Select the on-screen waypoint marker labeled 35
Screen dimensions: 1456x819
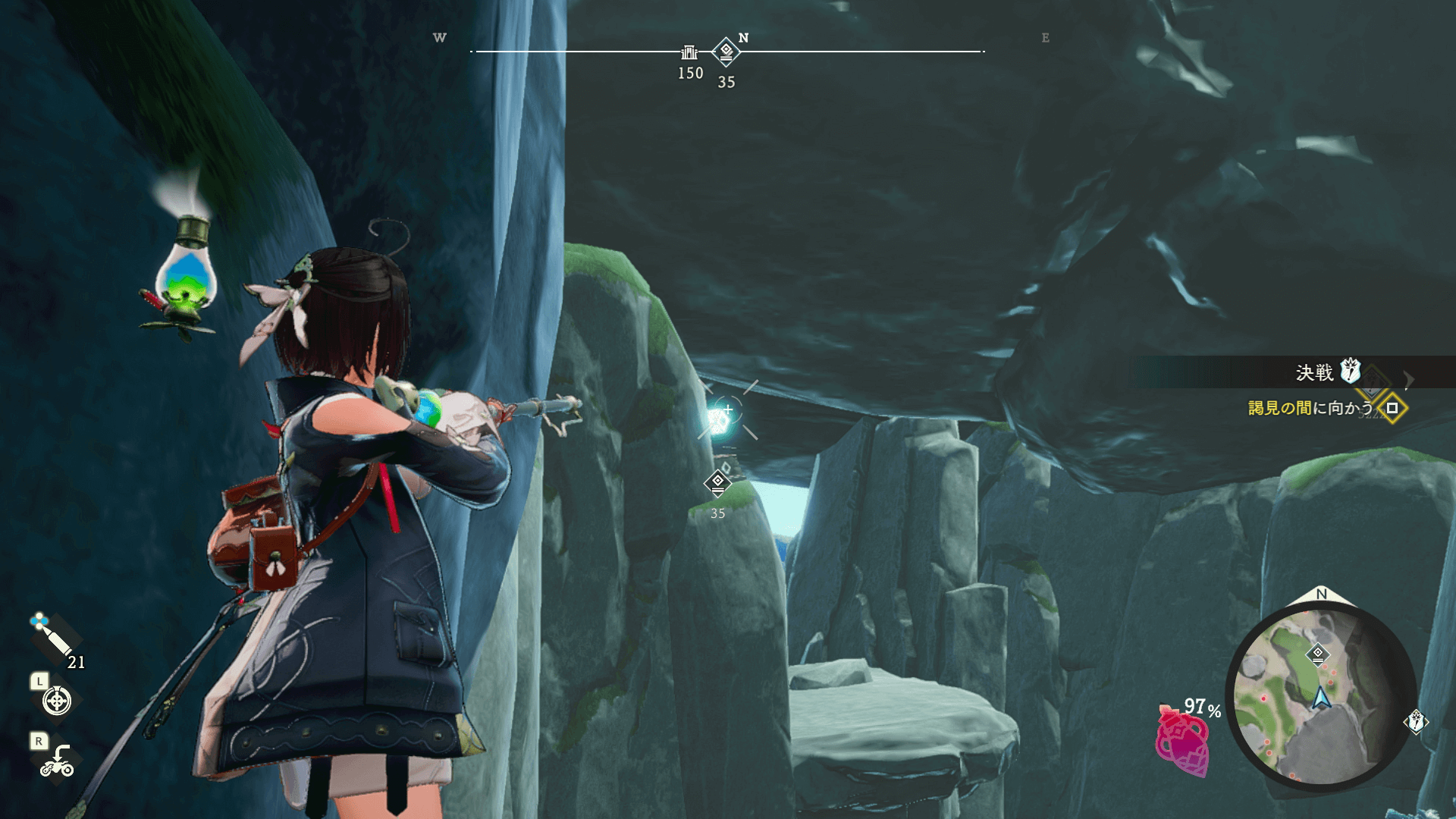coord(717,482)
